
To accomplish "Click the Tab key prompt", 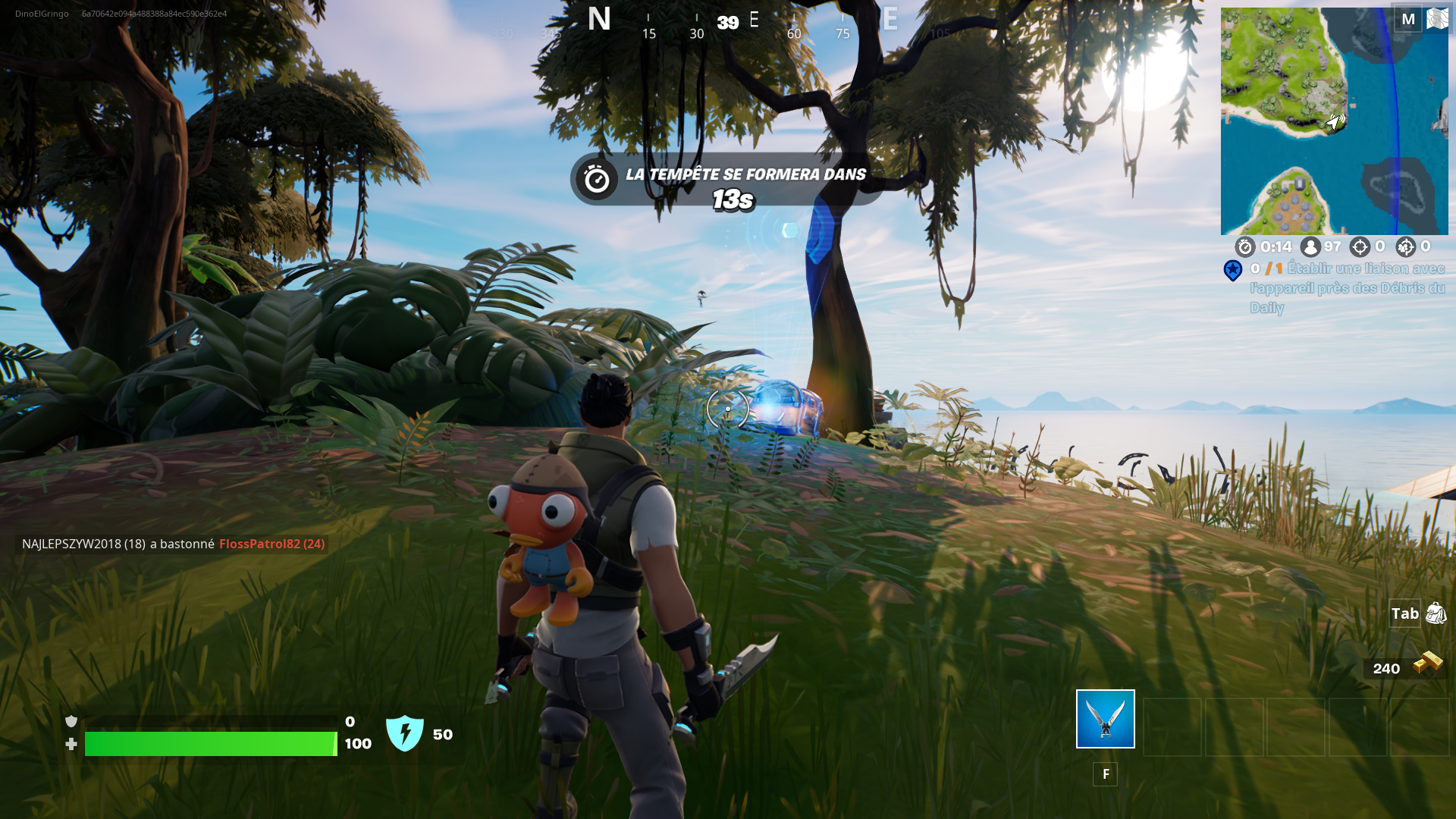I will (x=1404, y=614).
